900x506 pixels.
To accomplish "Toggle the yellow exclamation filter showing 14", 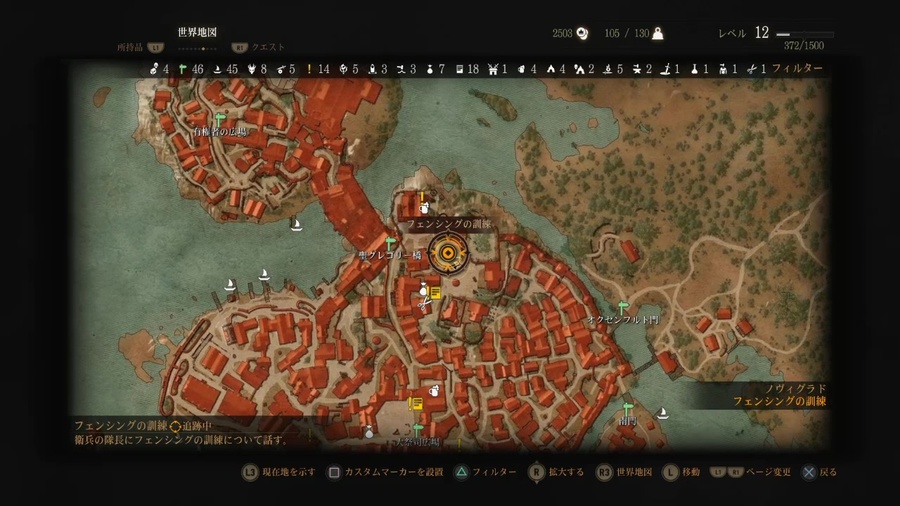I will point(317,69).
